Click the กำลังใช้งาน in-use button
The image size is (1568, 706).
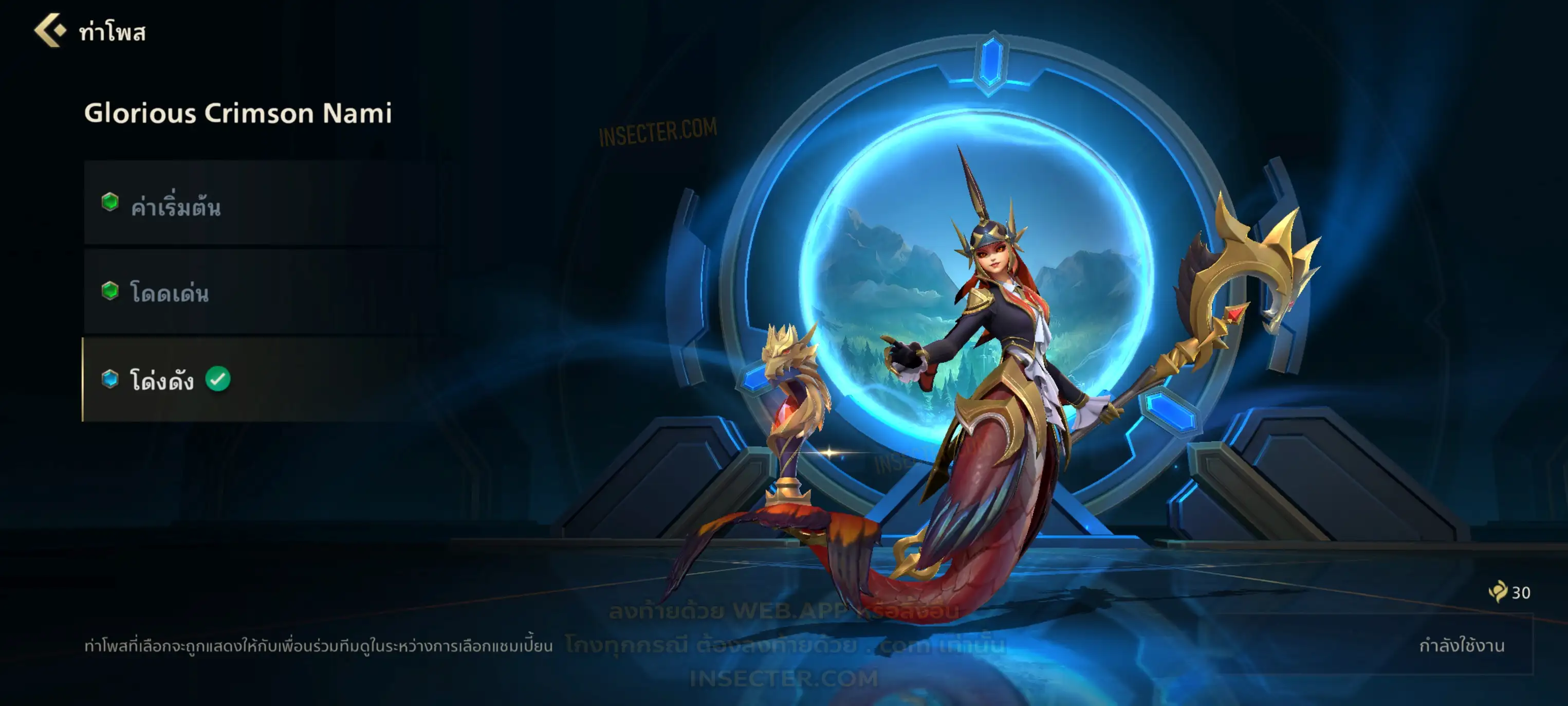tap(1461, 645)
